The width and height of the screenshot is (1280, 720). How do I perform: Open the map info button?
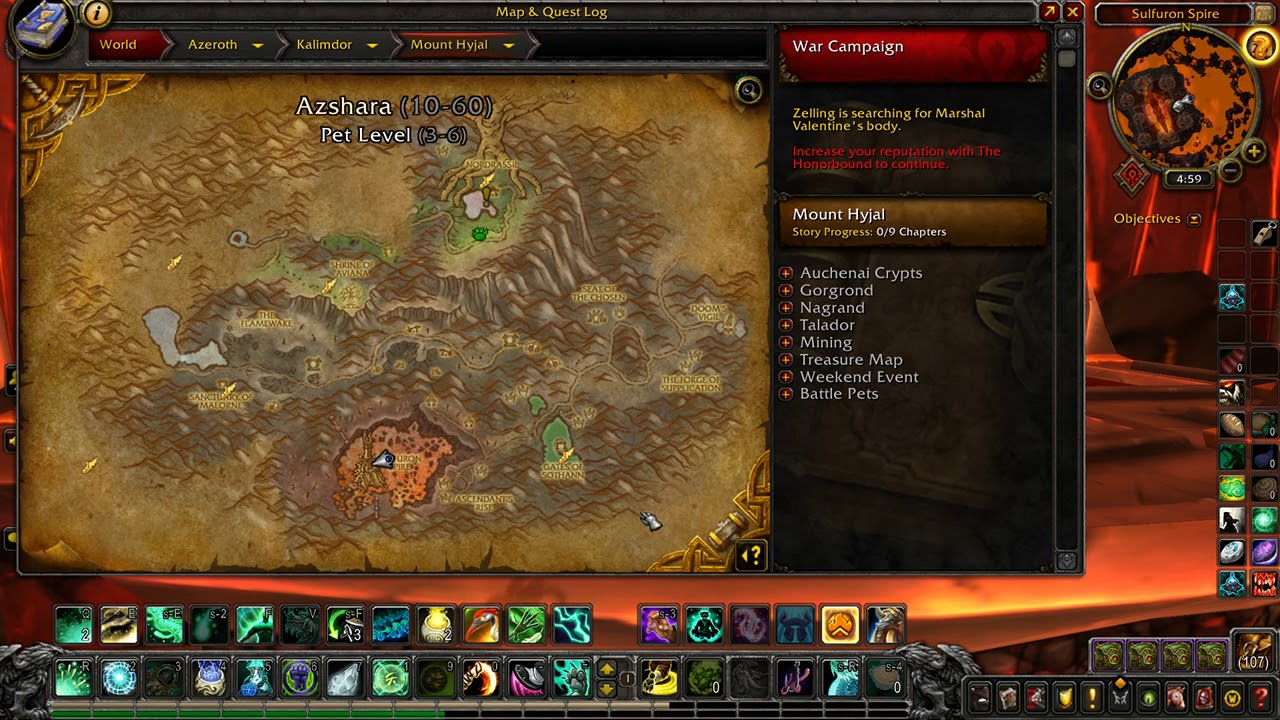click(97, 13)
